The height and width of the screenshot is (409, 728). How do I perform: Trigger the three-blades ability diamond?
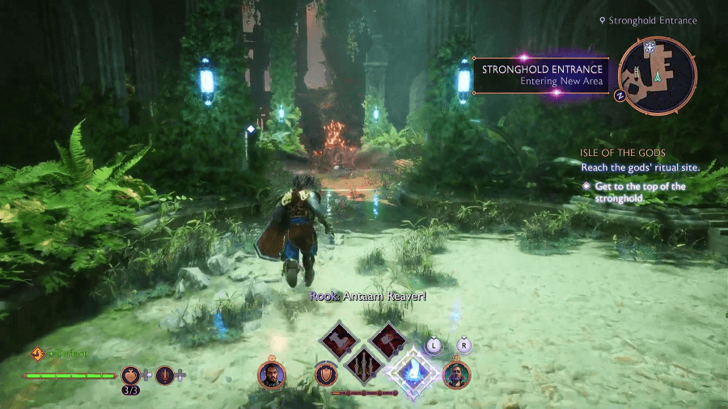[363, 372]
